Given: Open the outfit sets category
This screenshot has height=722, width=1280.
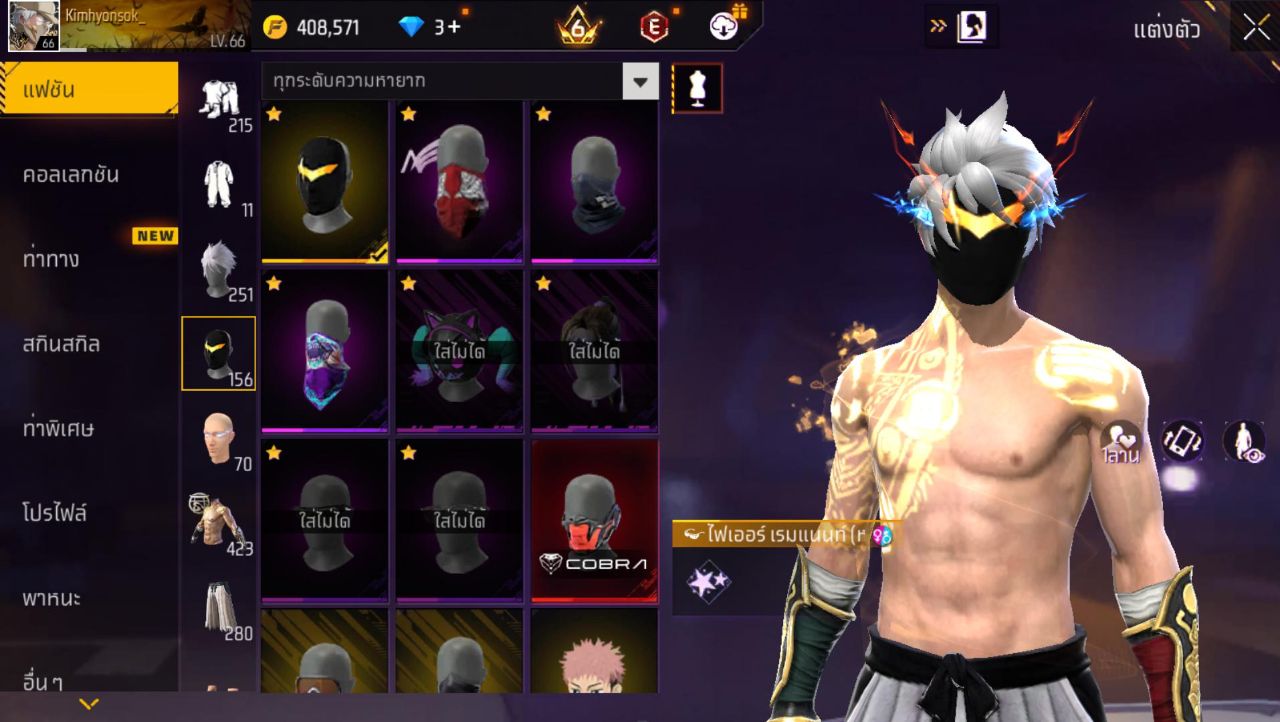Looking at the screenshot, I should [218, 100].
